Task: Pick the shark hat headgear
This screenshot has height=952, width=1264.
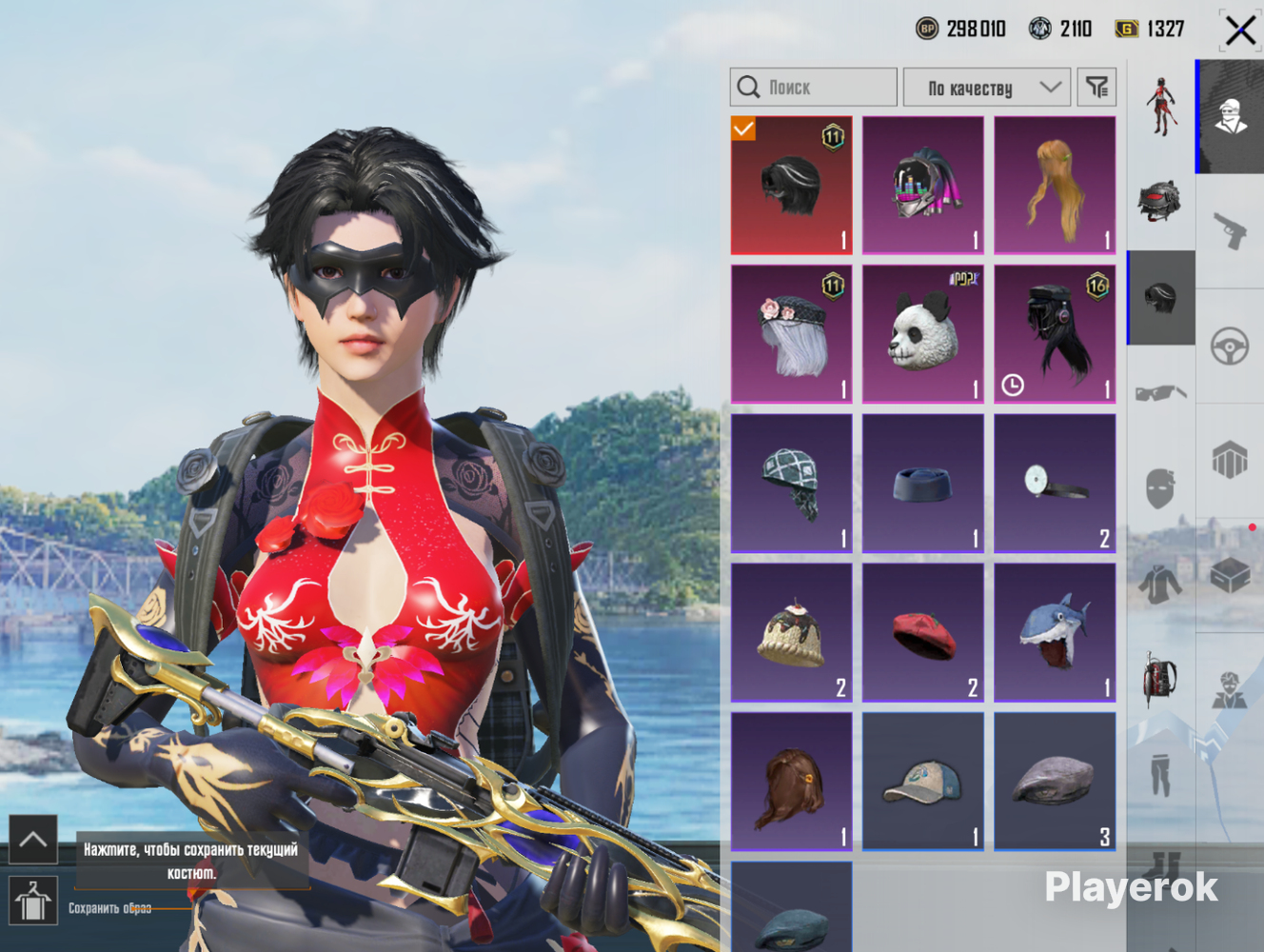Action: pyautogui.click(x=1055, y=633)
